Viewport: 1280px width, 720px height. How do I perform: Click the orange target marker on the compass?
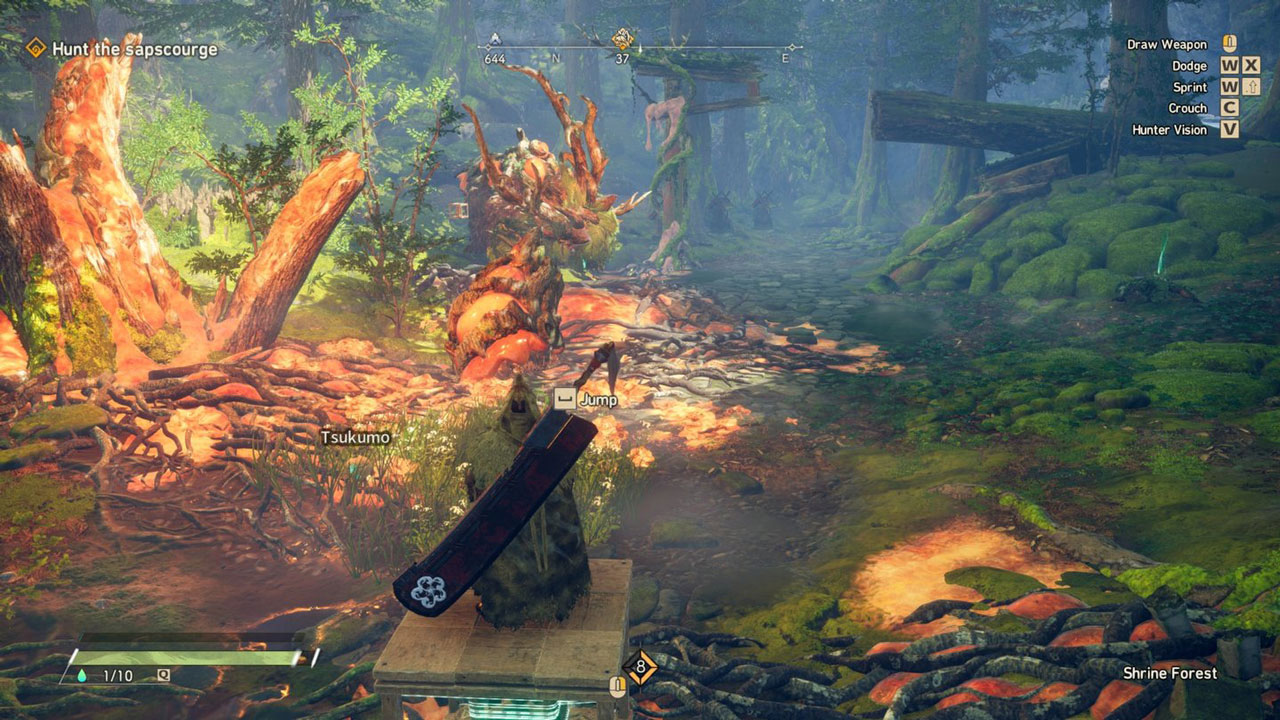(x=622, y=39)
